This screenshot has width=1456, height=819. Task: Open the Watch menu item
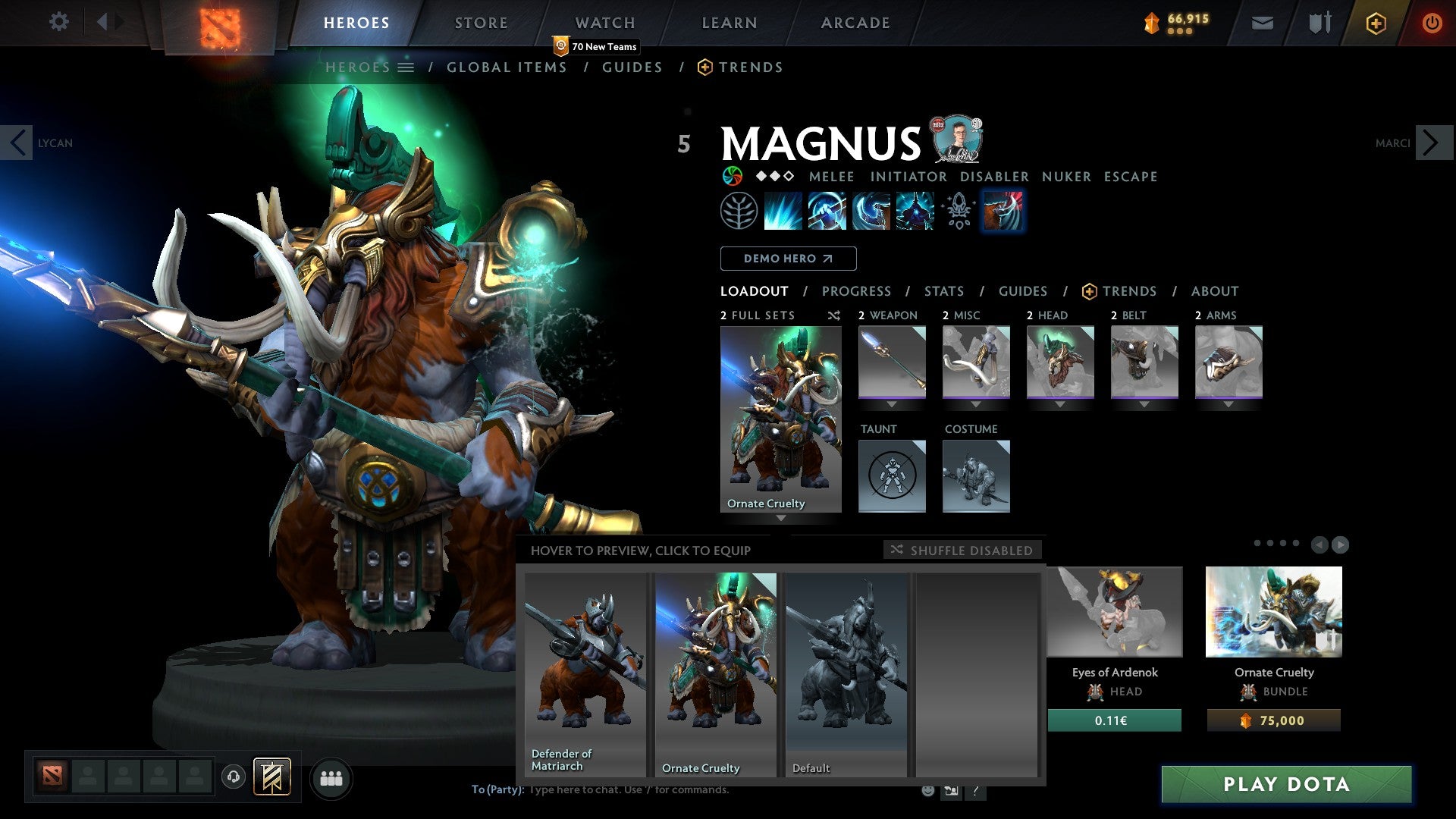click(604, 22)
